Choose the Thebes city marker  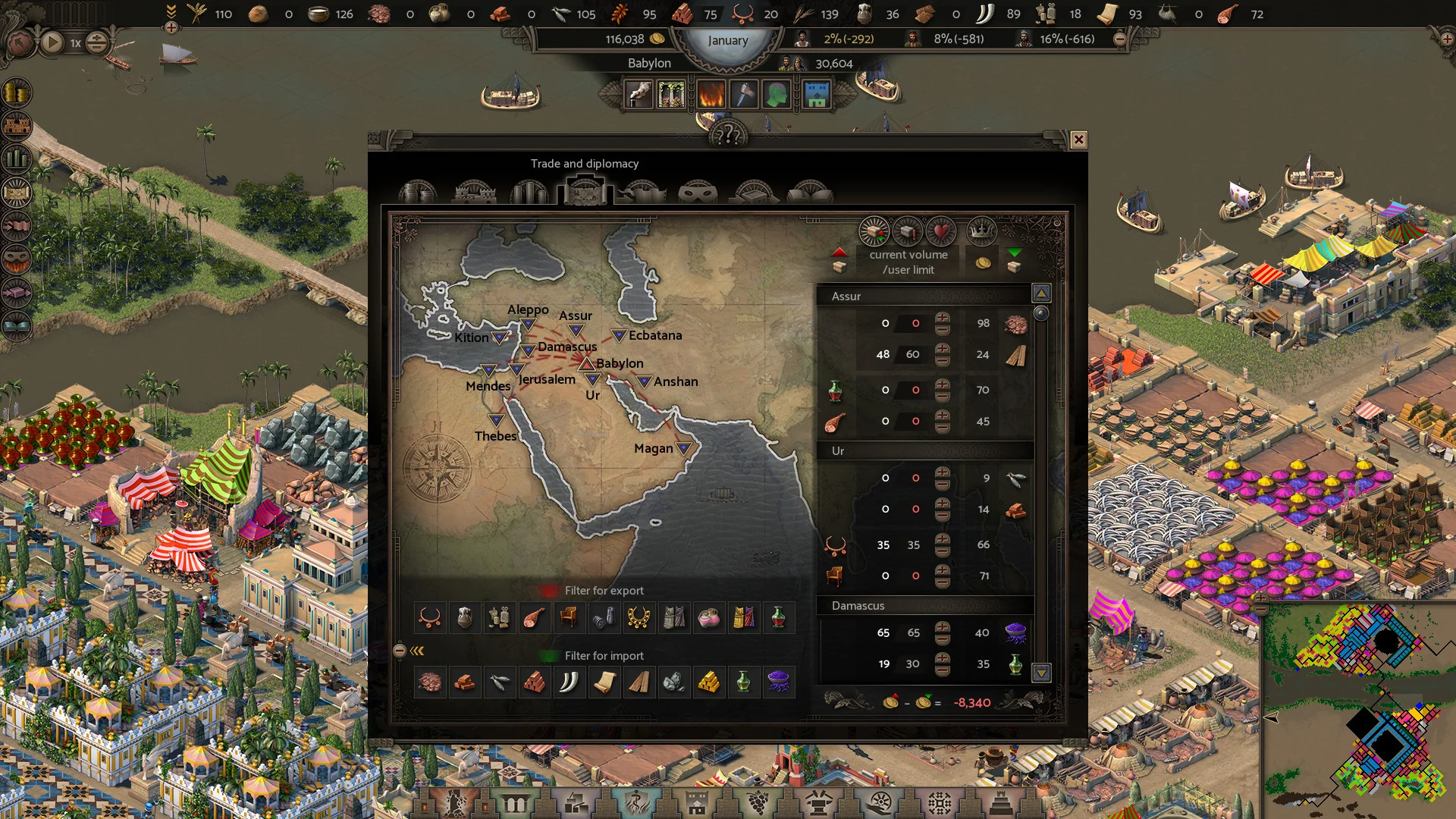(x=496, y=420)
